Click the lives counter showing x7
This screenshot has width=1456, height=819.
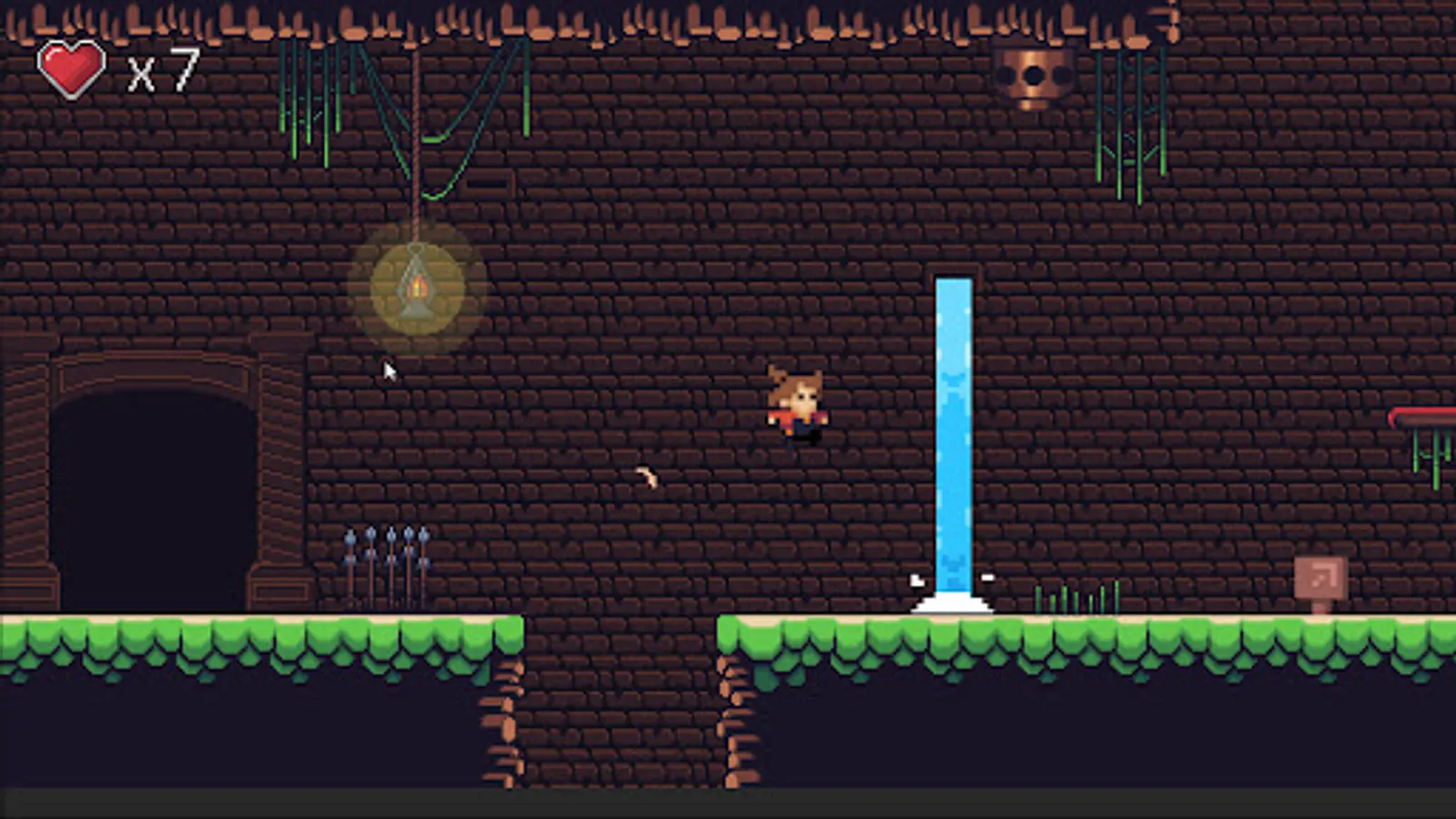click(x=162, y=68)
